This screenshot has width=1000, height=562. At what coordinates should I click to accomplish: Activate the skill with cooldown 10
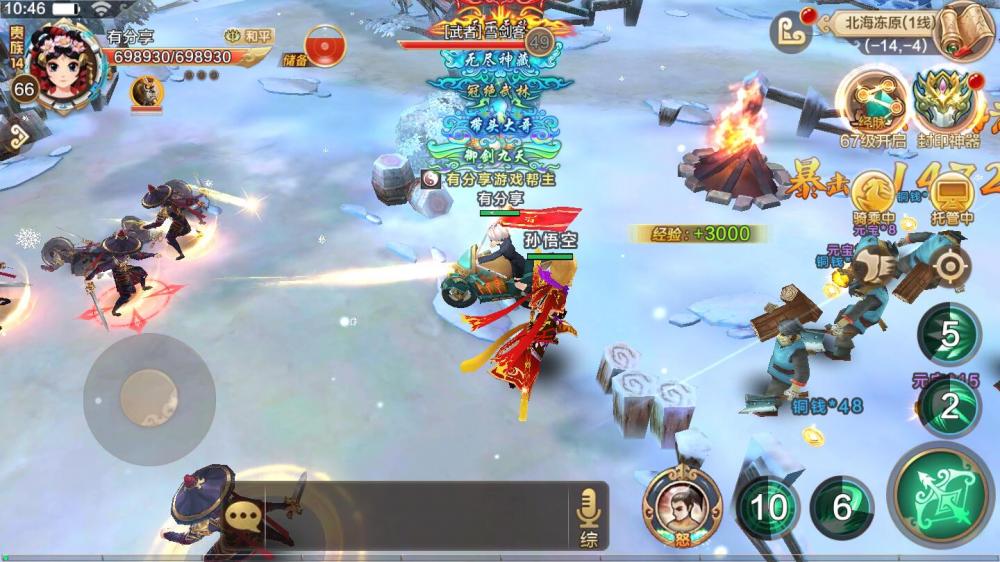coord(768,507)
